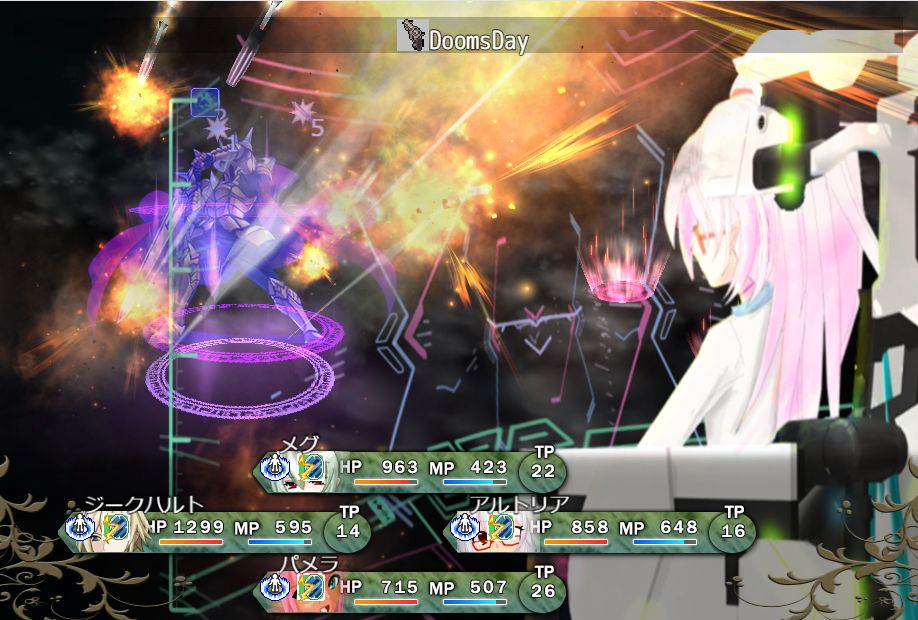Select パメラ's party status panel

(x=410, y=590)
